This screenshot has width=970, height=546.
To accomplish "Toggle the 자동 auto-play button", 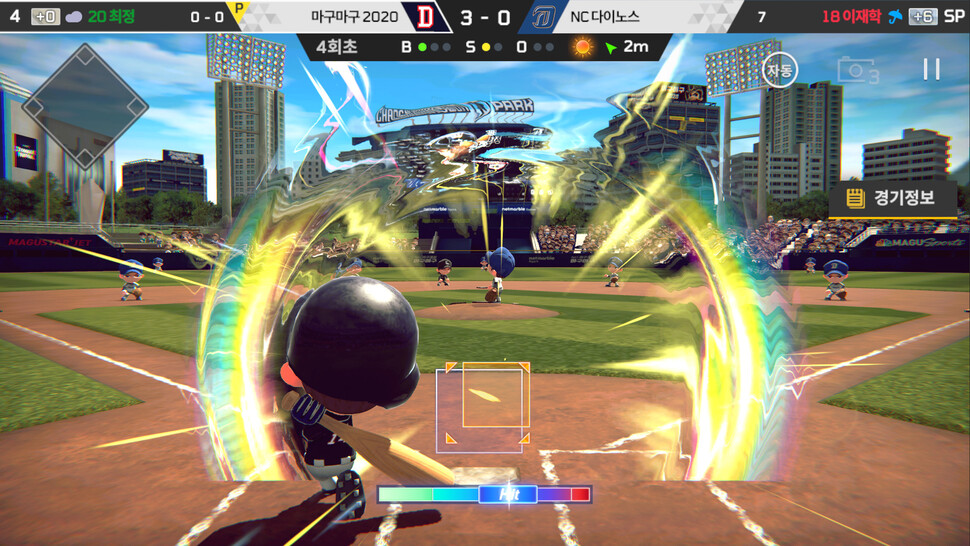I will [779, 70].
